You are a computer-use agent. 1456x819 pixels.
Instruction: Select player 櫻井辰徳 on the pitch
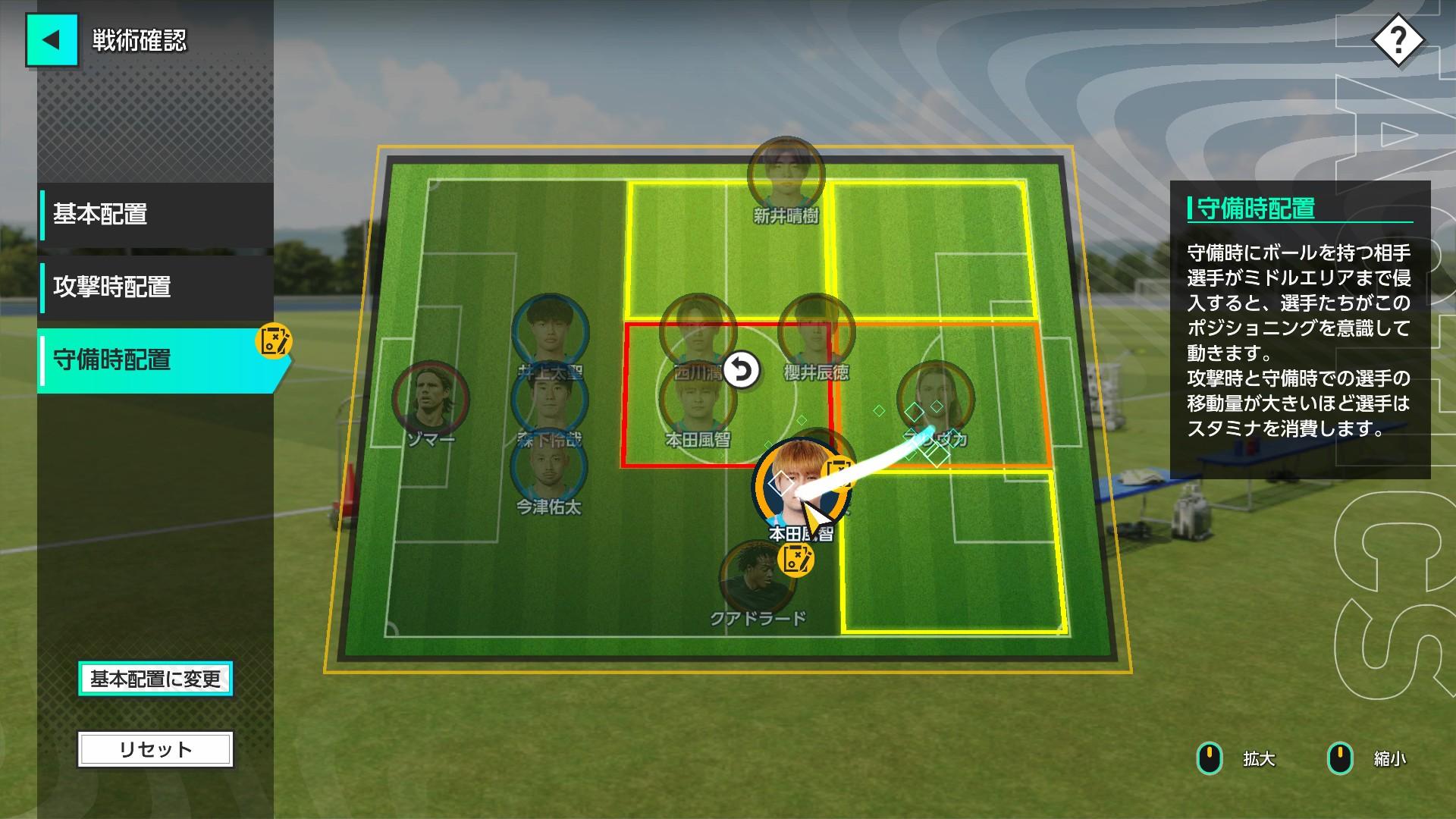pyautogui.click(x=816, y=331)
